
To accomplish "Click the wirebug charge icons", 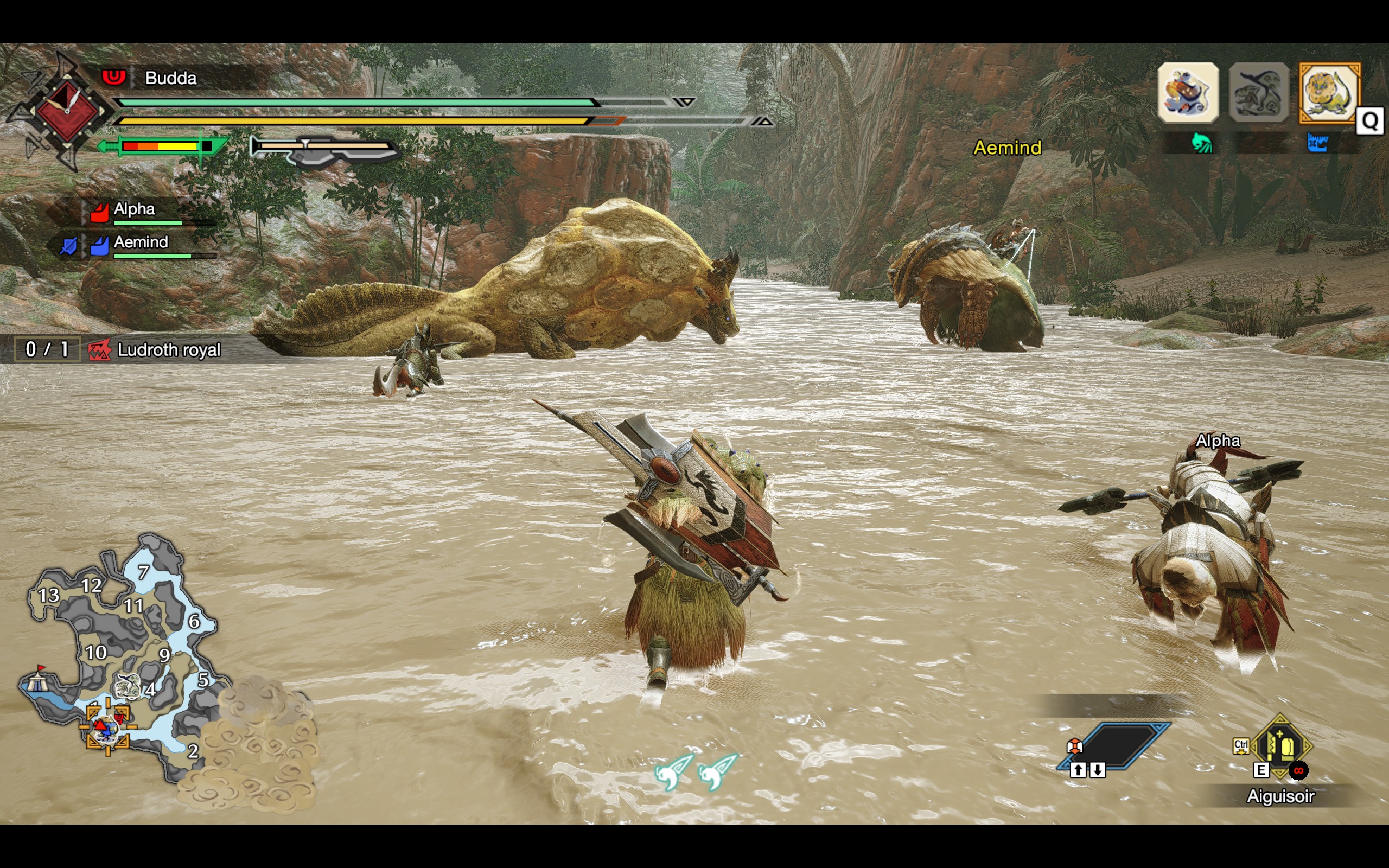I will (x=695, y=771).
